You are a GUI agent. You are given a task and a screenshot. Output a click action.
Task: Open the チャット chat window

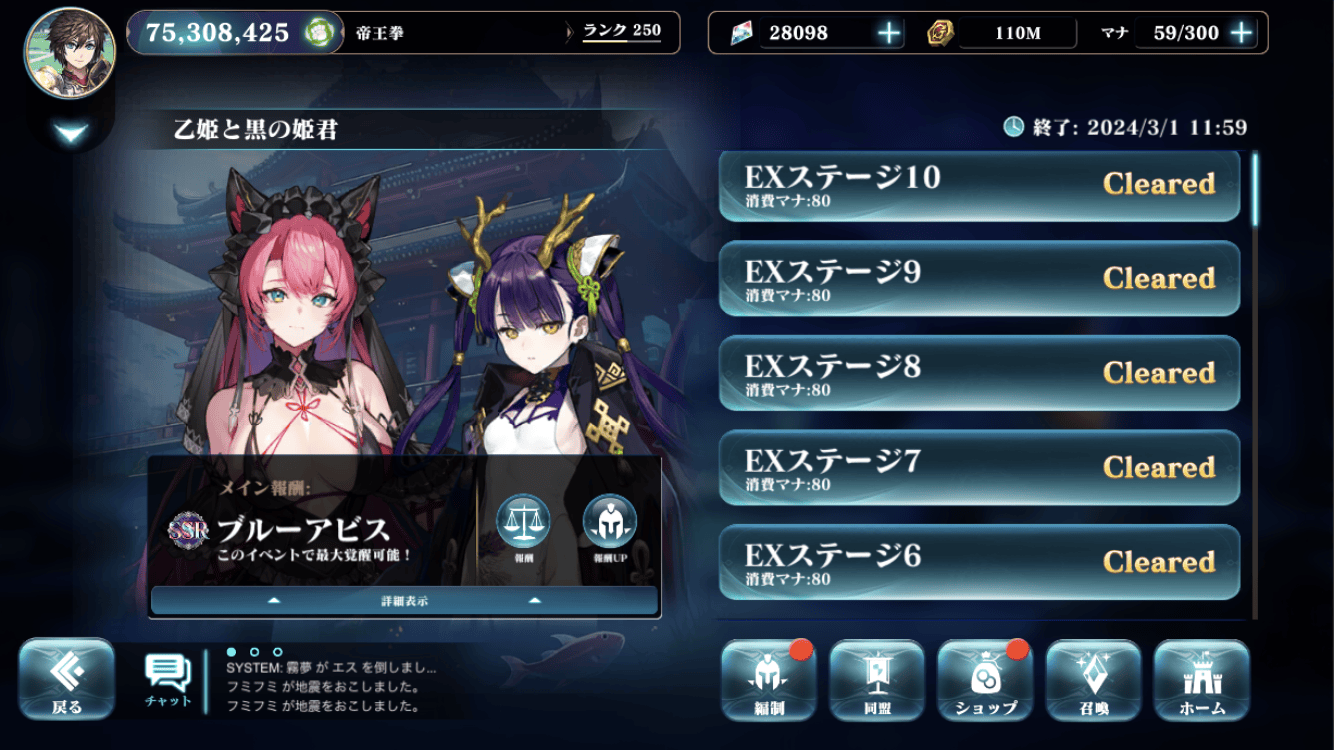[168, 679]
